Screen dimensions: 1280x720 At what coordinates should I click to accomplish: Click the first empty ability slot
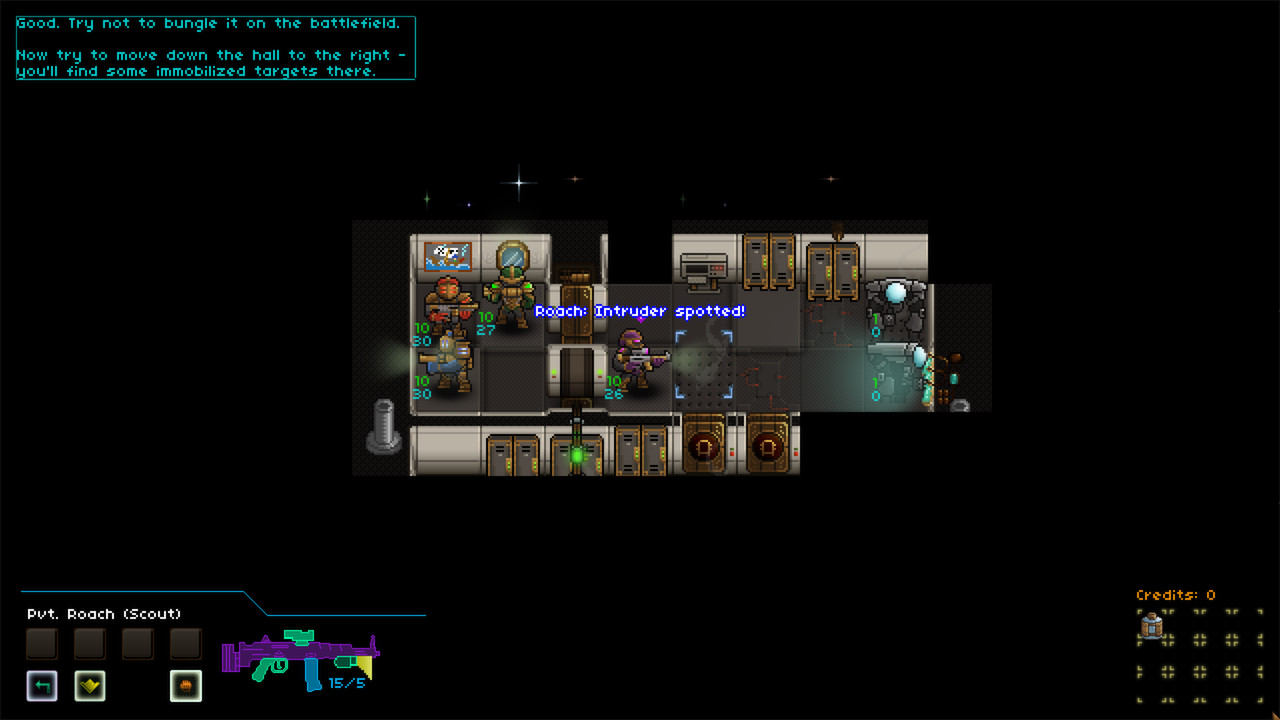[x=41, y=643]
